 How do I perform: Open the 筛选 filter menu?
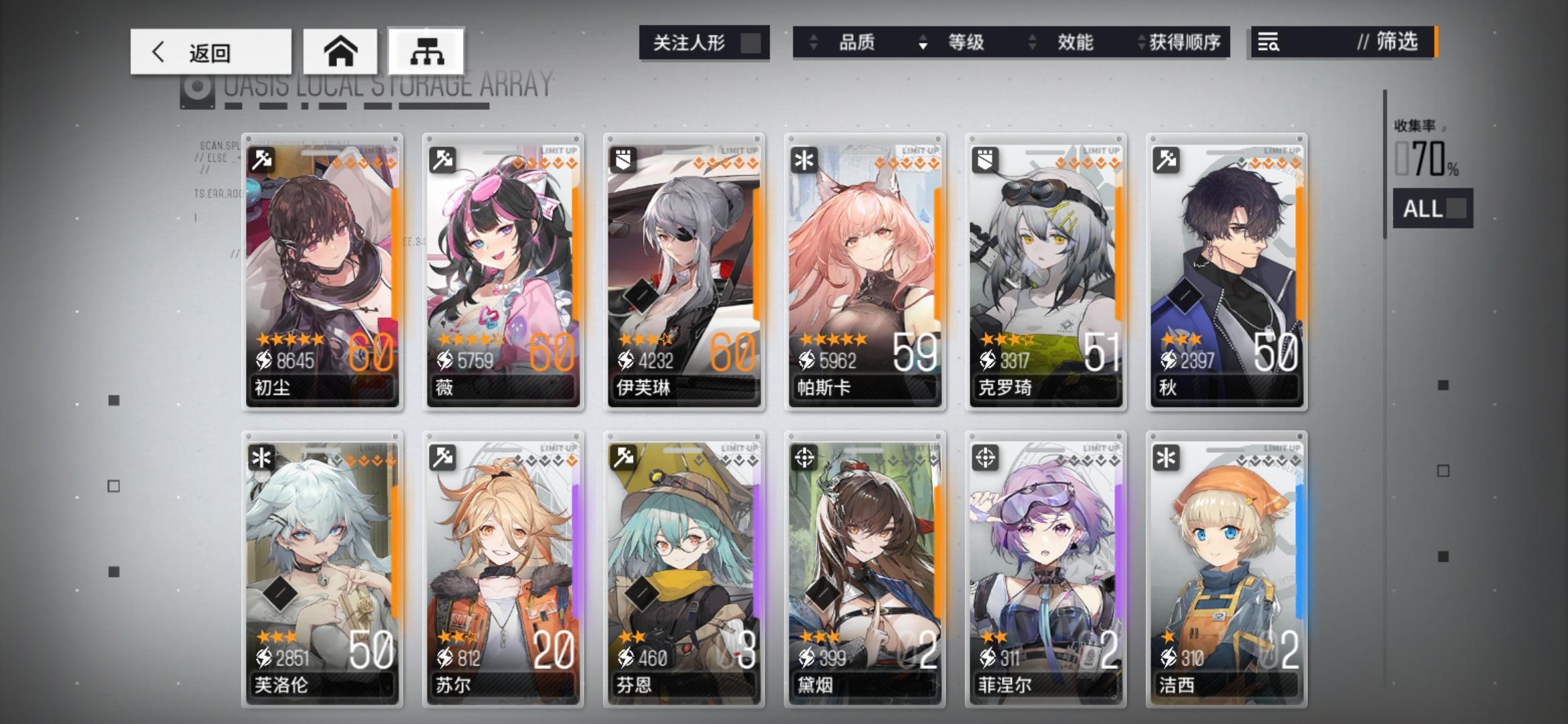(1394, 43)
